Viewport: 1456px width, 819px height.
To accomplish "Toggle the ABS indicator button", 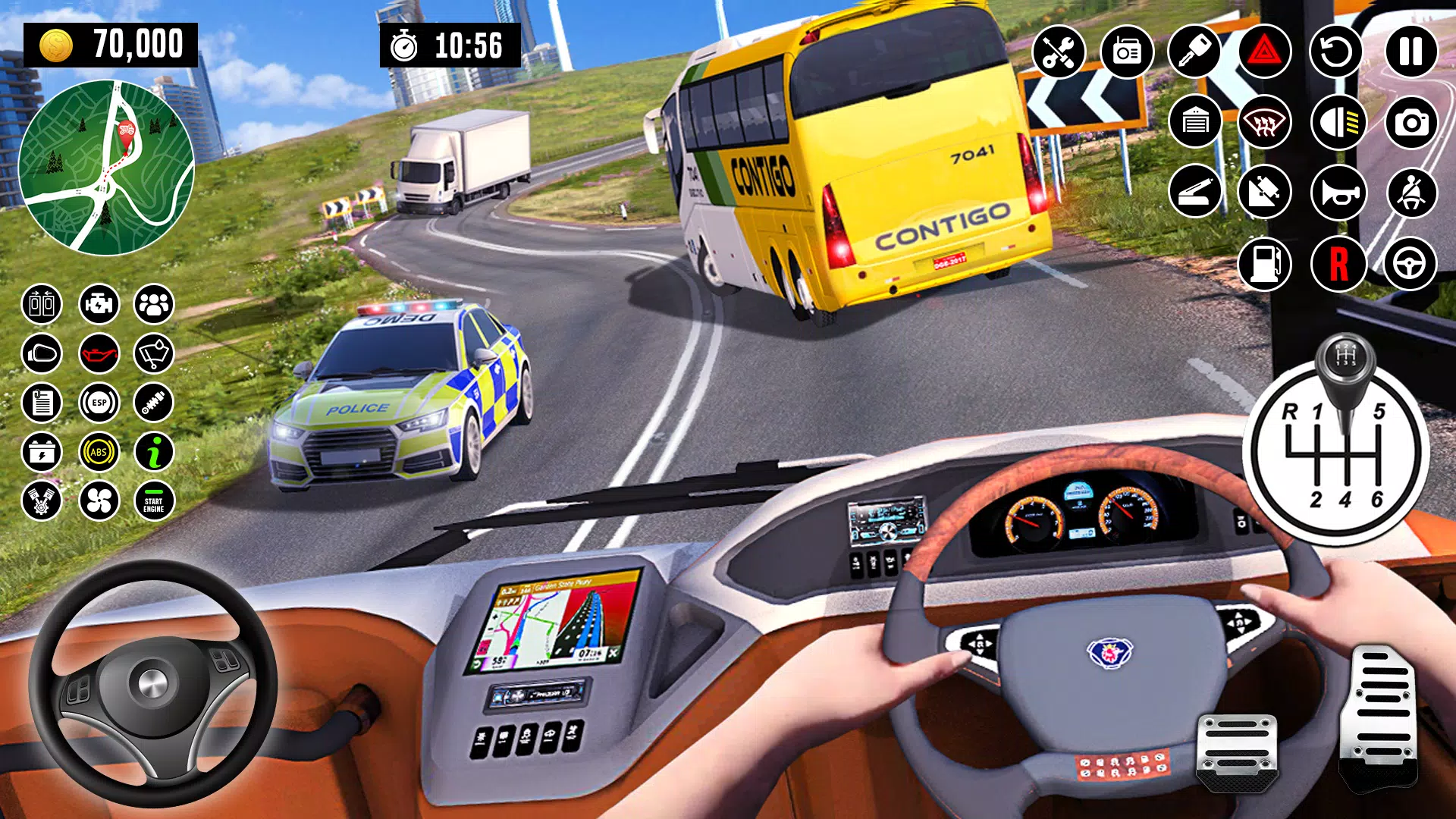I will 99,452.
